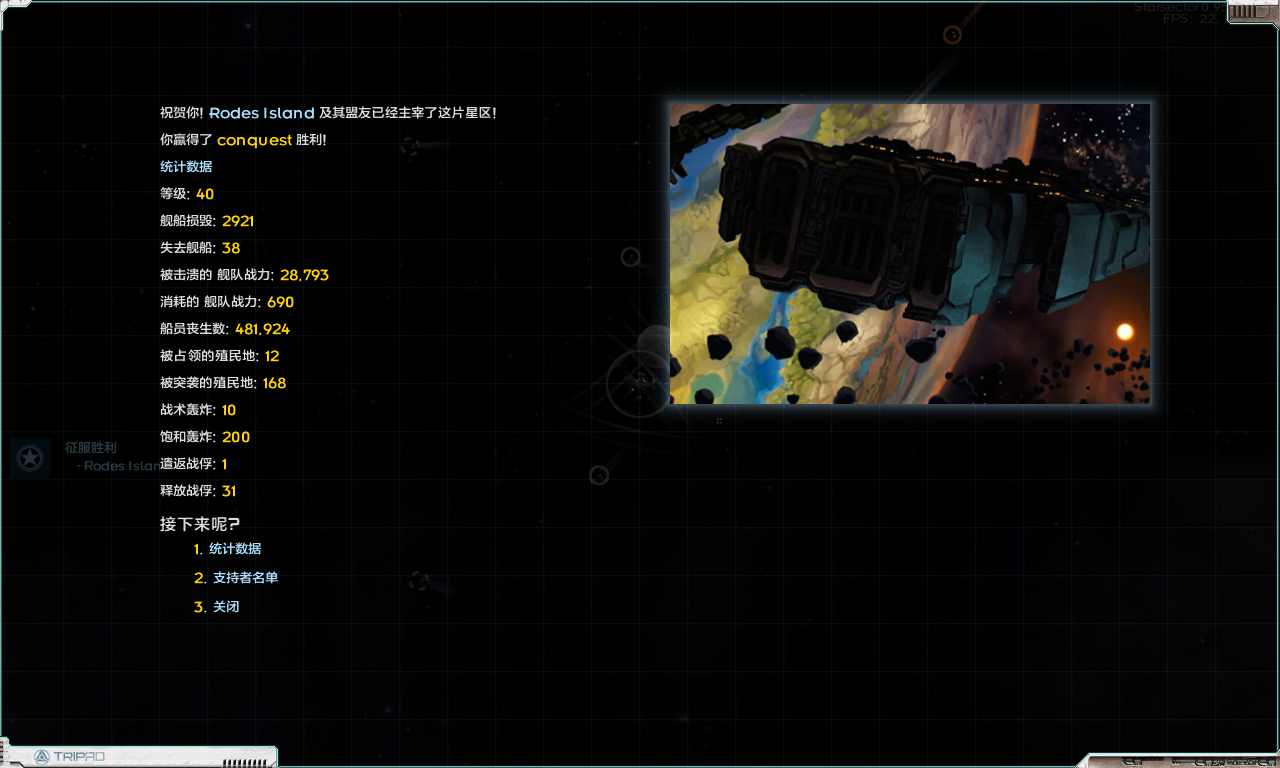Choose 关闭 to close the dialog
The width and height of the screenshot is (1280, 768).
coord(225,607)
